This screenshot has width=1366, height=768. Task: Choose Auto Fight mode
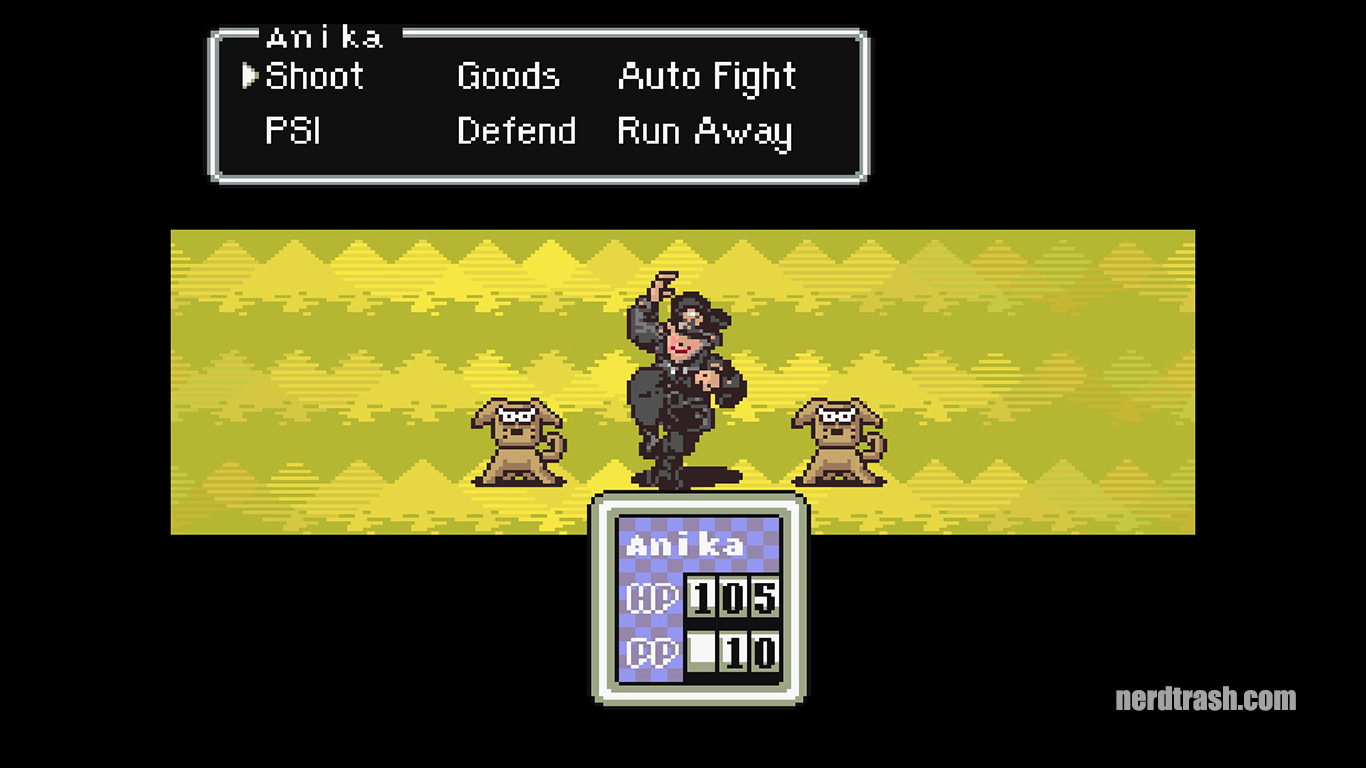pyautogui.click(x=707, y=76)
